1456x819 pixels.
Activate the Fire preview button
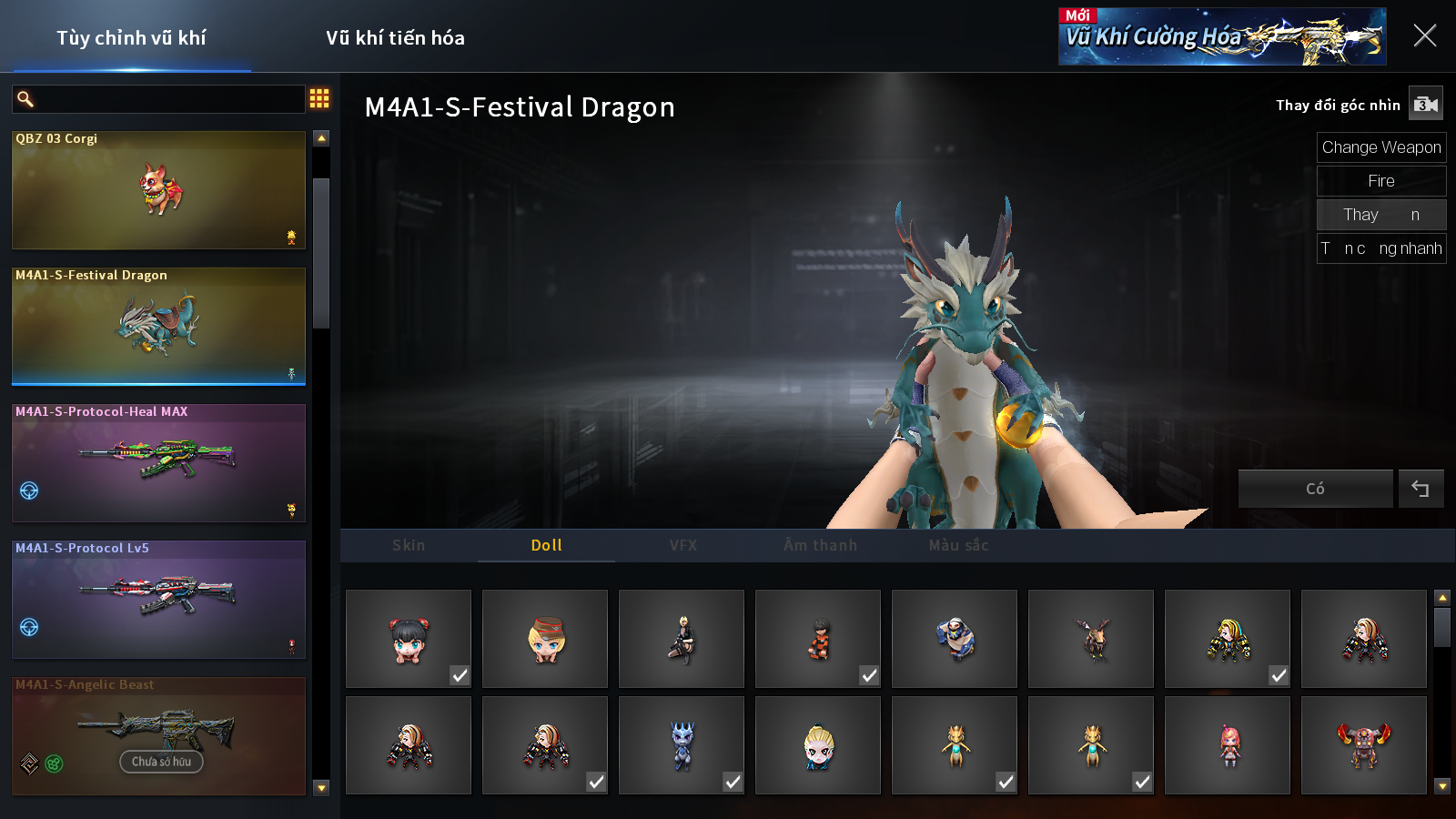click(1380, 181)
